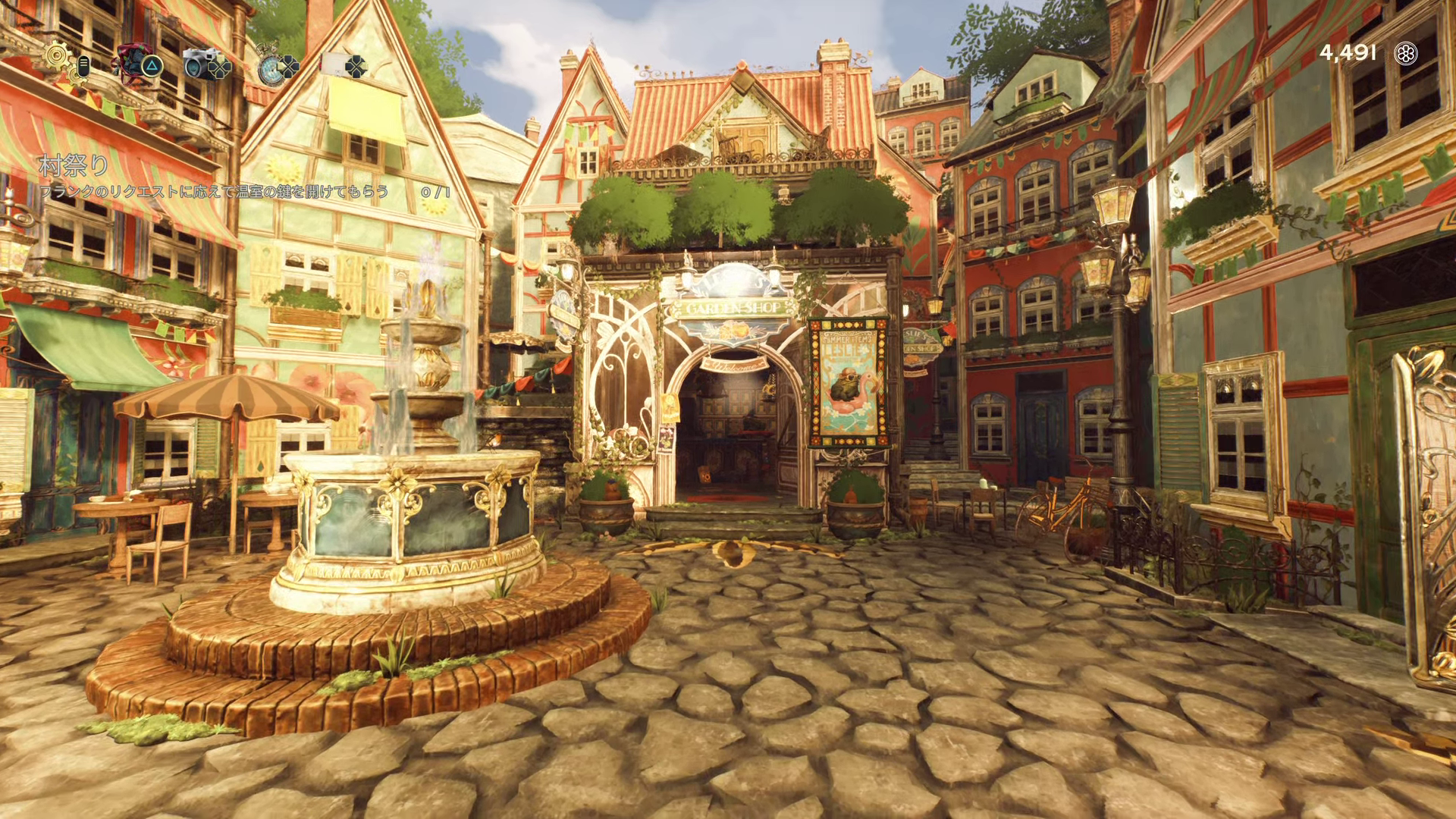Select the pocket watch icon
1456x819 pixels.
pyautogui.click(x=269, y=67)
